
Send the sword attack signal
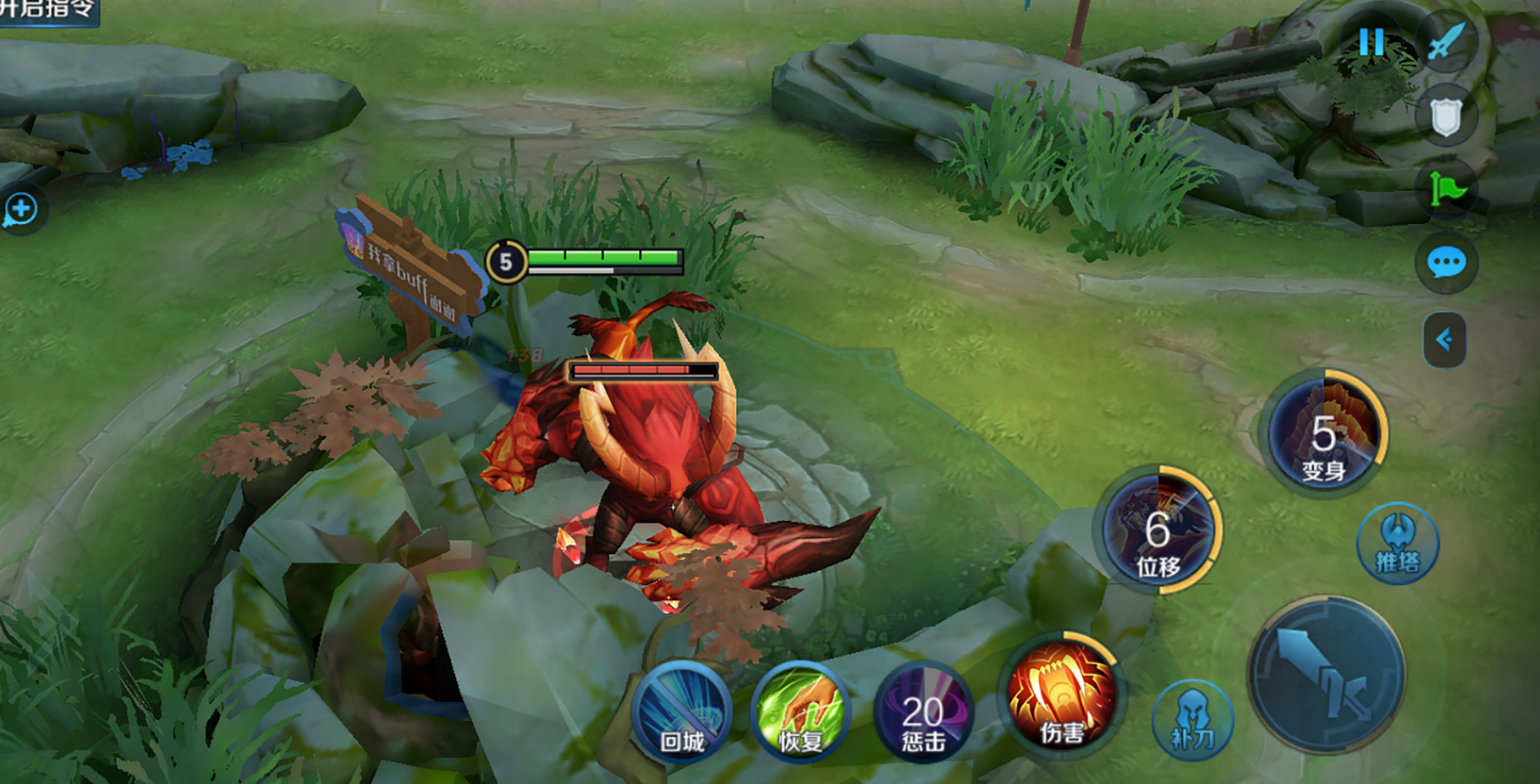pyautogui.click(x=1446, y=42)
